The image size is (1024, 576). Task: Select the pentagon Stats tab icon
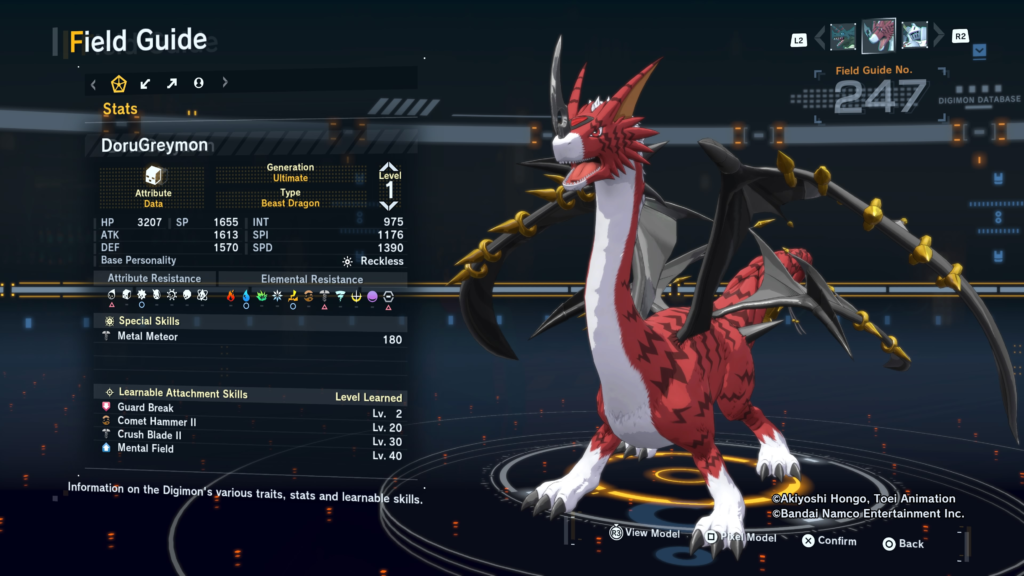click(119, 83)
